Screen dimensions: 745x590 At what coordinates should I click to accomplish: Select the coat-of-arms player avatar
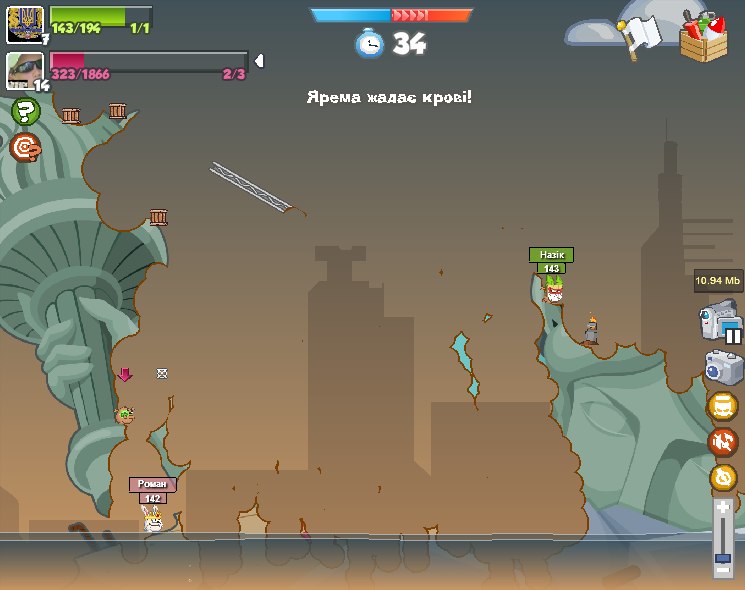click(x=24, y=23)
